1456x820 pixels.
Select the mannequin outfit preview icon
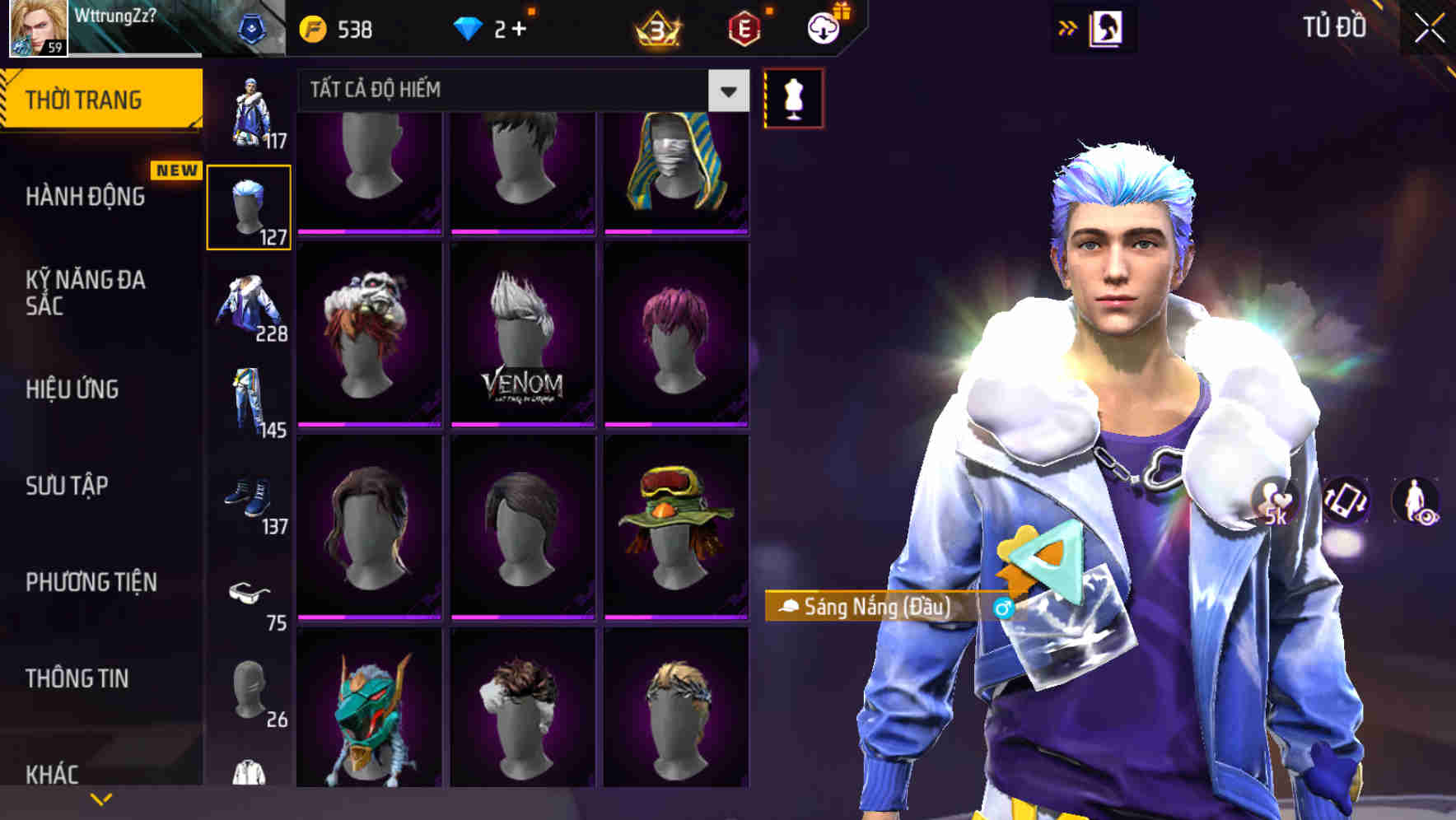(791, 96)
